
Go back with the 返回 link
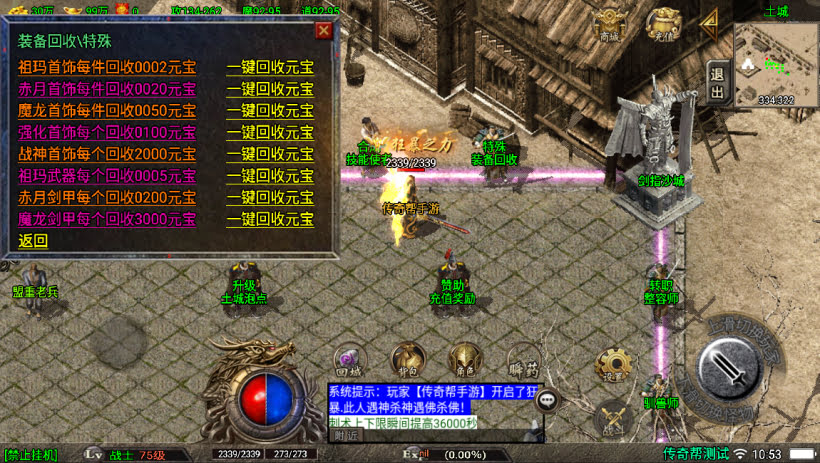(33, 241)
